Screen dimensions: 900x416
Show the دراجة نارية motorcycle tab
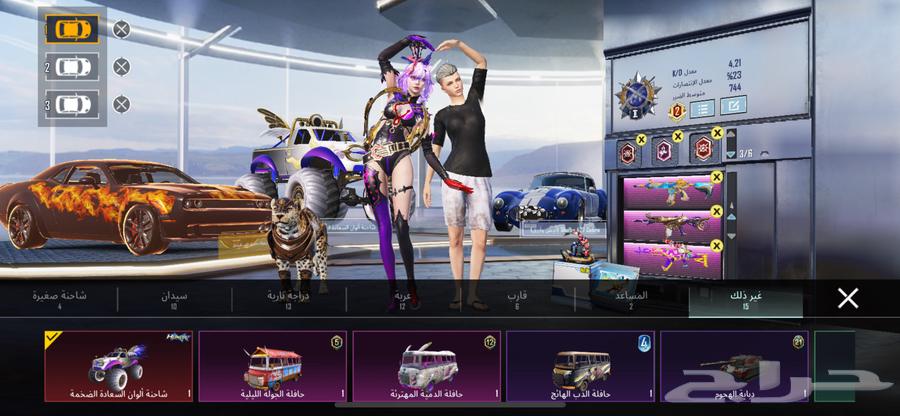pyautogui.click(x=289, y=300)
